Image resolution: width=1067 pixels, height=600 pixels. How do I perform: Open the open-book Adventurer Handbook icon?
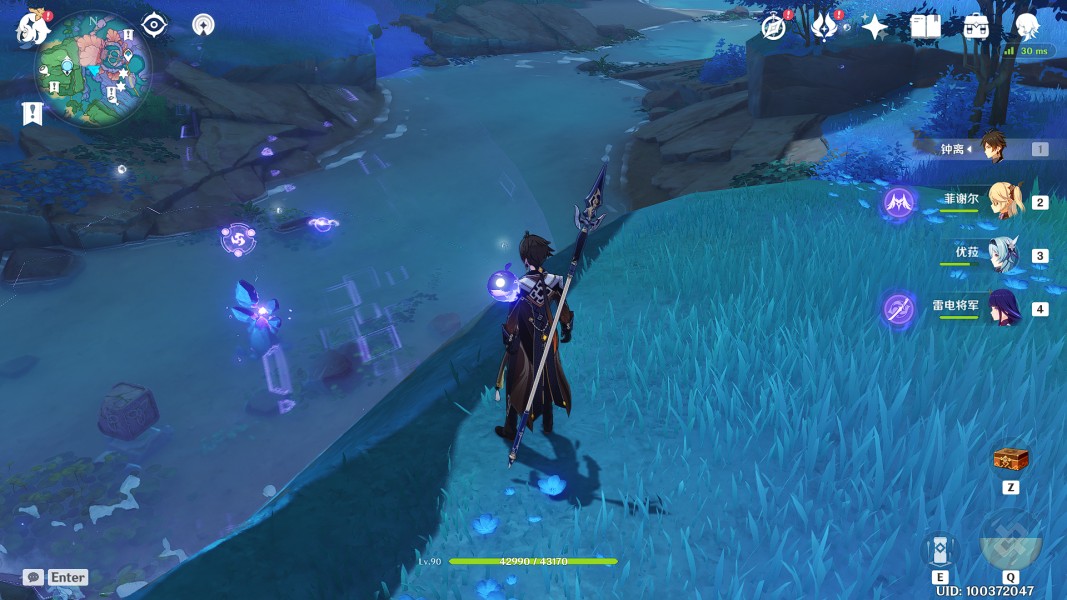[x=926, y=27]
